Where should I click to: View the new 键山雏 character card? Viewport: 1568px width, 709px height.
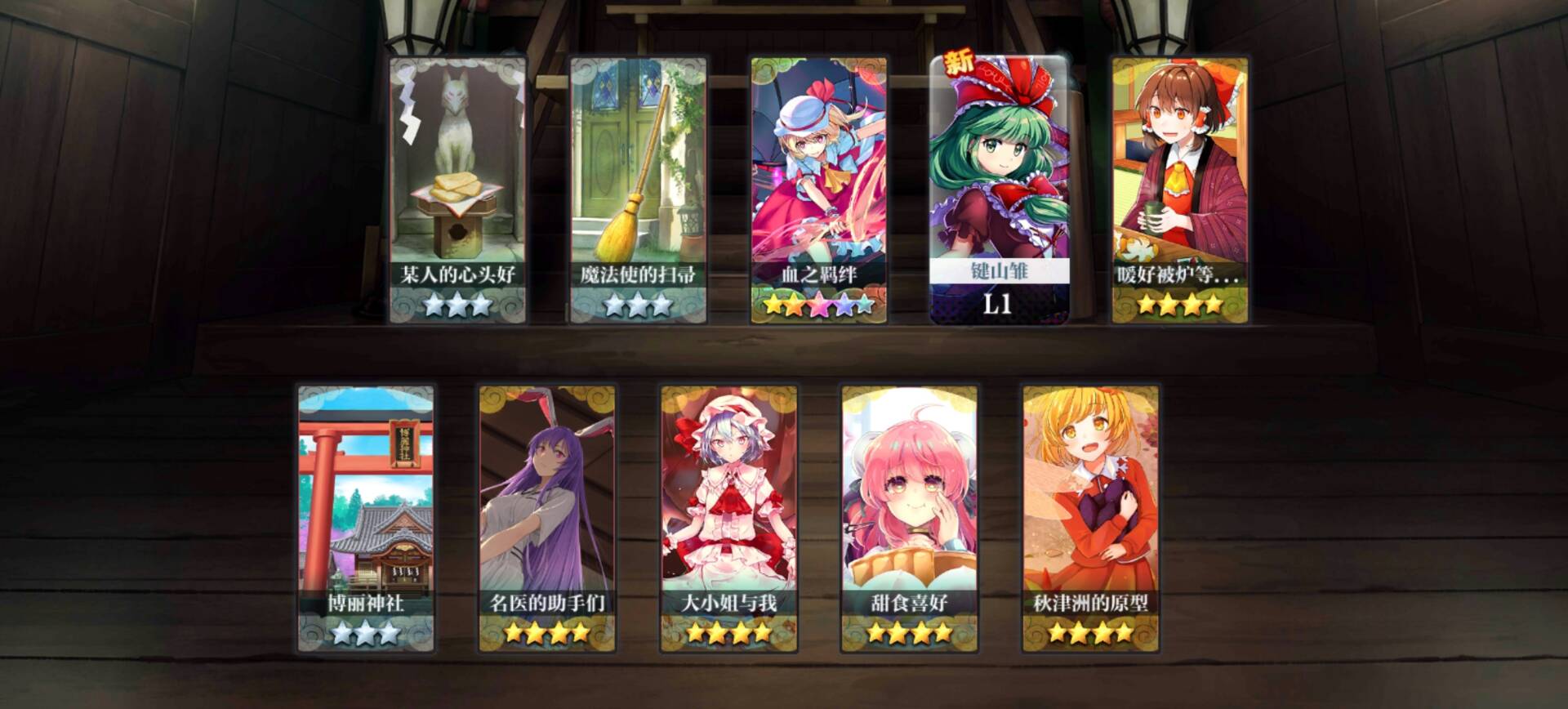pyautogui.click(x=999, y=190)
